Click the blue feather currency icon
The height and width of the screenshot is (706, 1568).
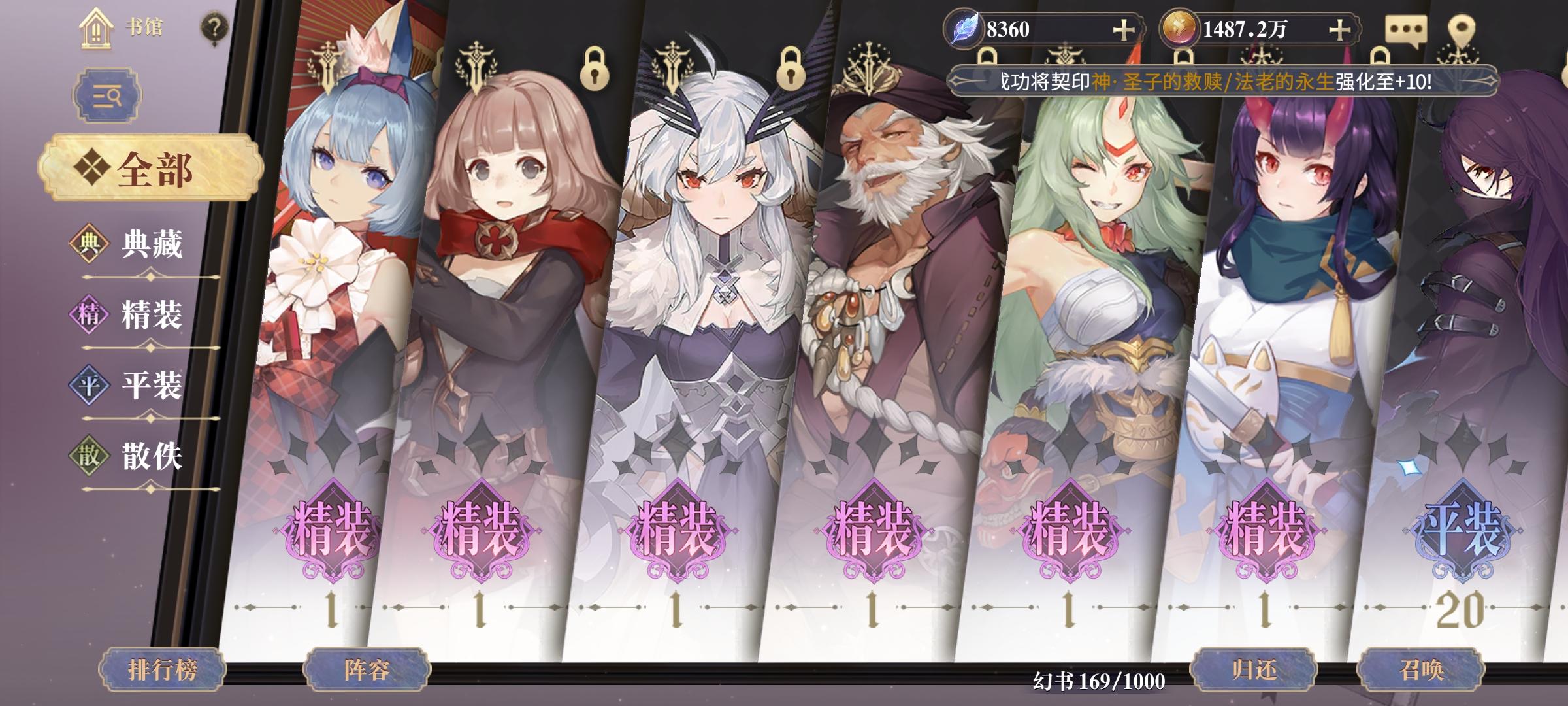[x=965, y=27]
